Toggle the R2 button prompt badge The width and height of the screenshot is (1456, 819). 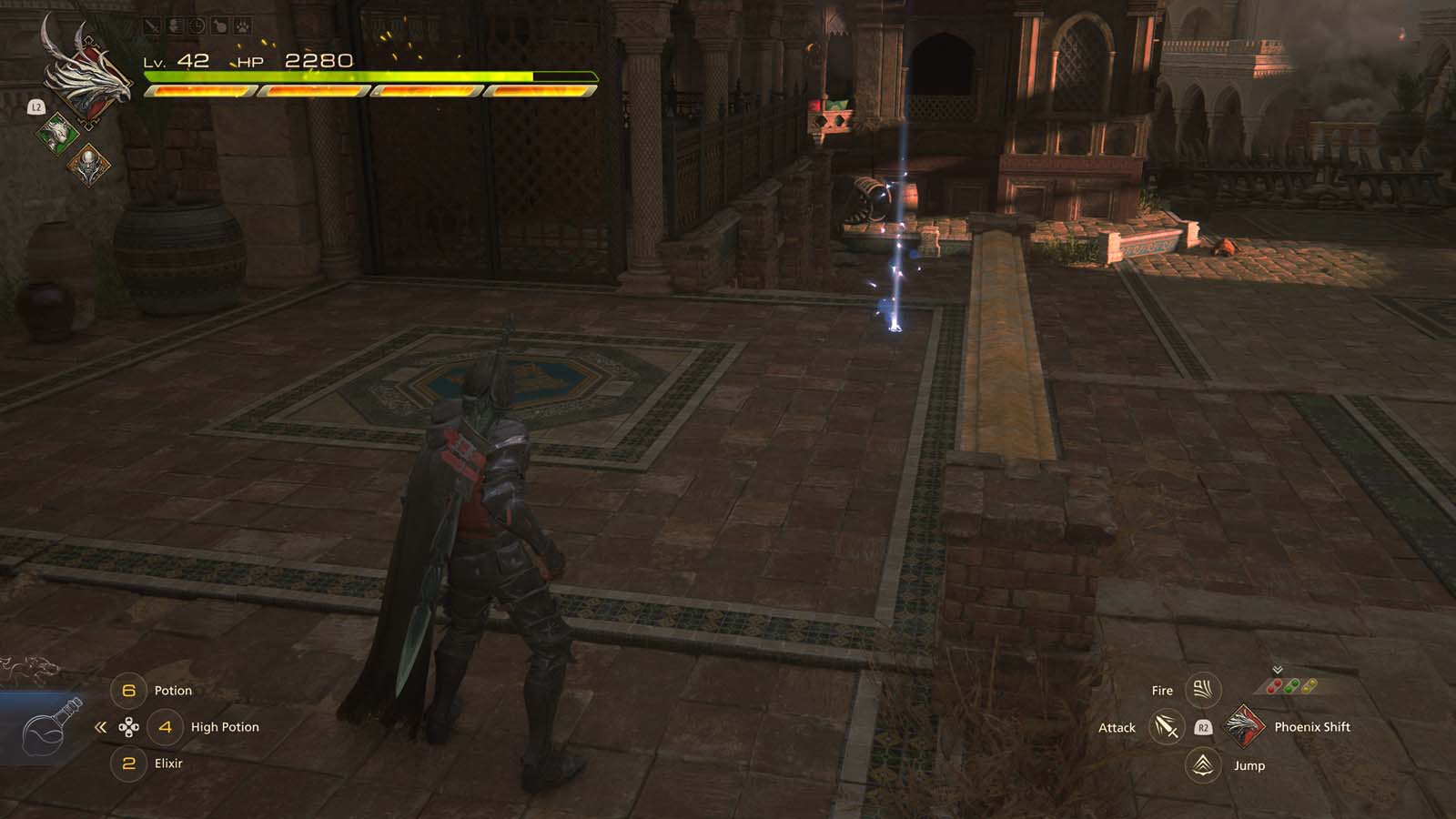[1203, 727]
